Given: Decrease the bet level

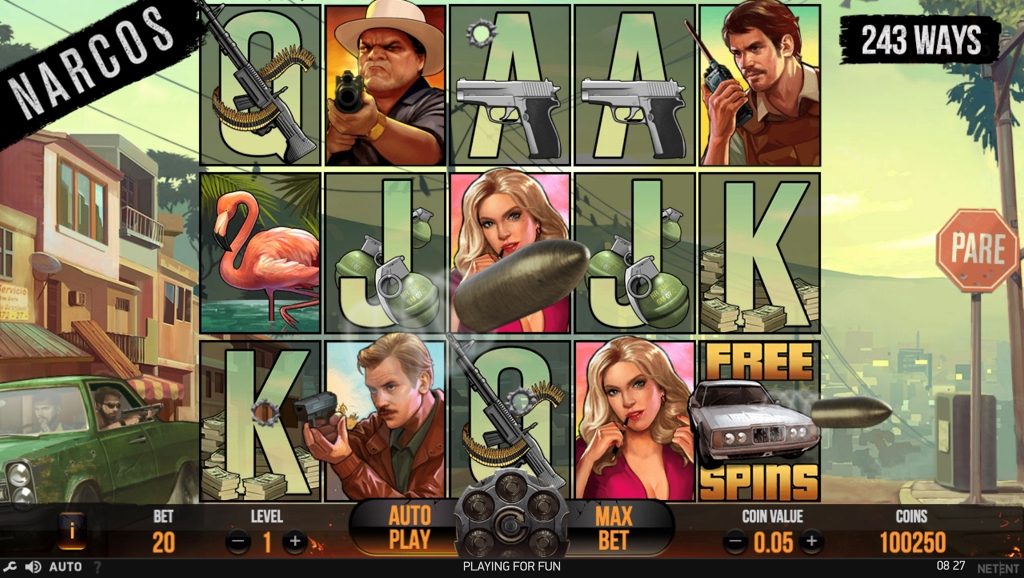Looking at the screenshot, I should point(238,542).
